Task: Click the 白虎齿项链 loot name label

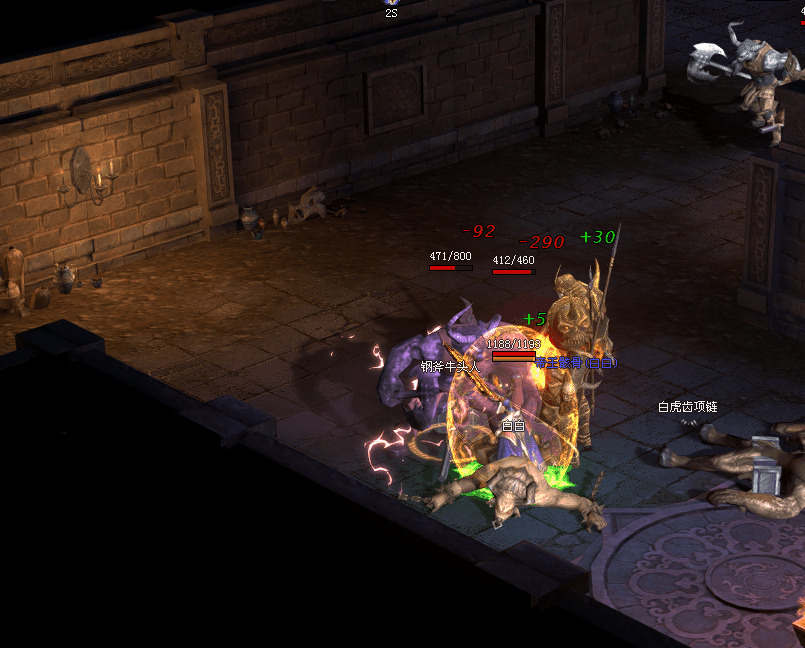Action: (x=687, y=407)
